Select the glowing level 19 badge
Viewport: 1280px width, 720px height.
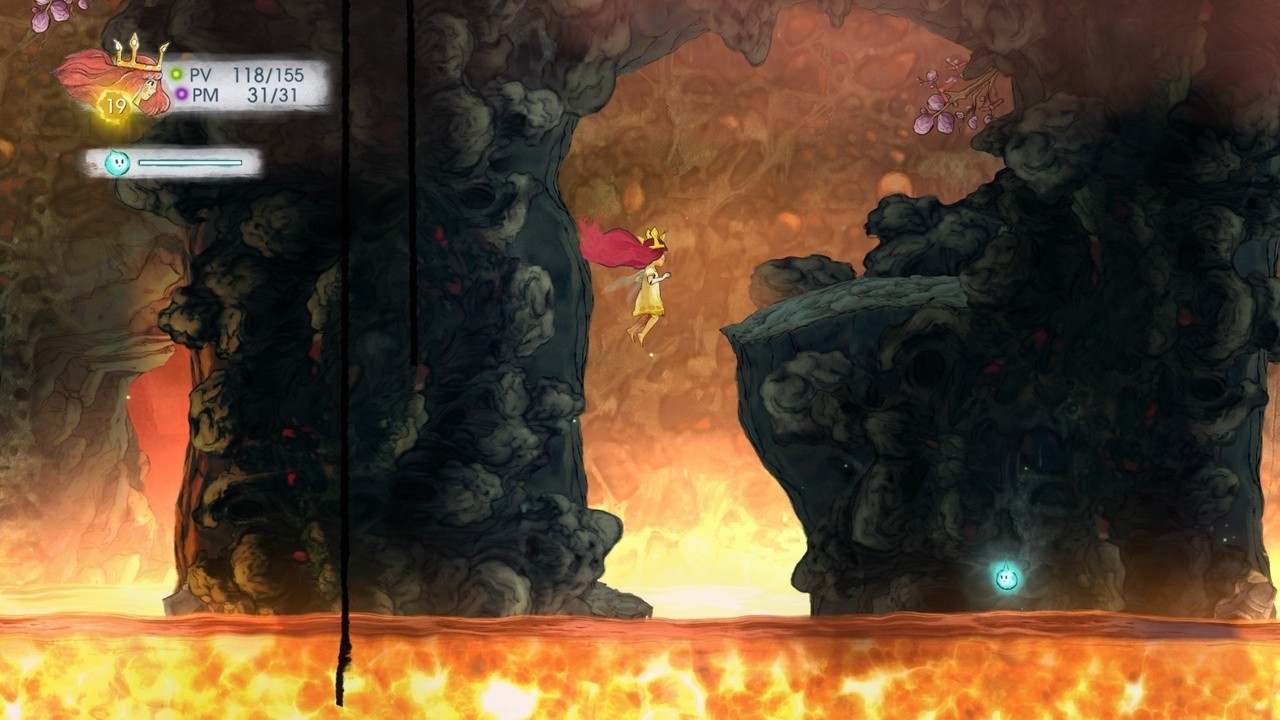[116, 102]
